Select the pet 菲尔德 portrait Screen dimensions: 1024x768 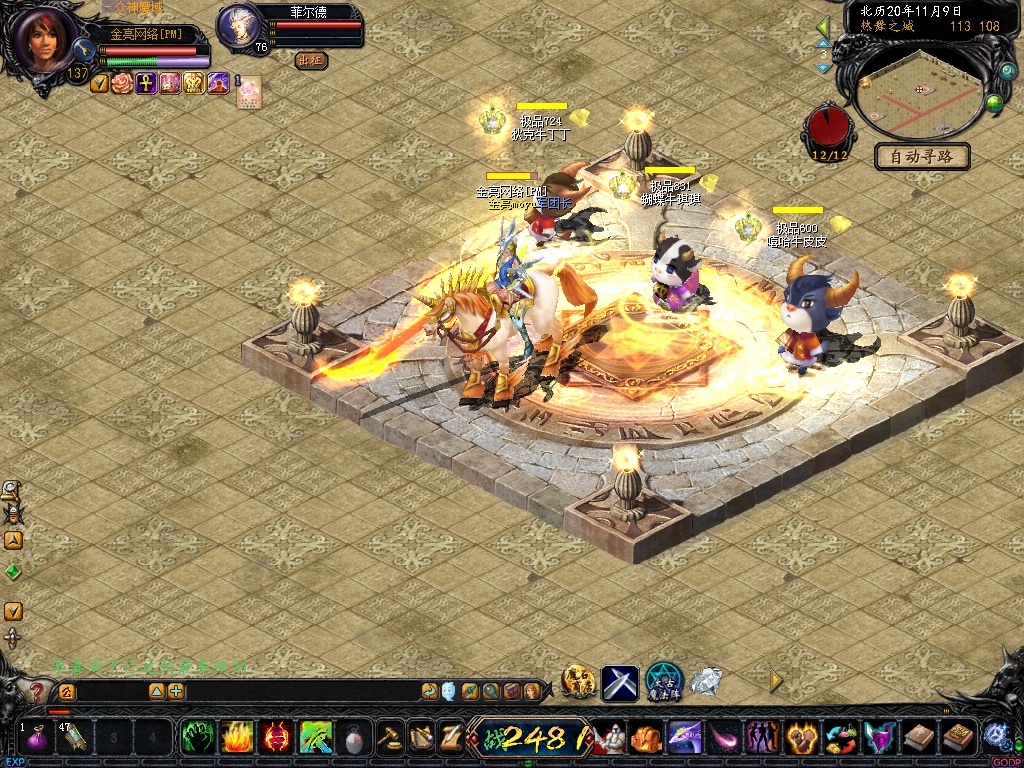(x=240, y=24)
